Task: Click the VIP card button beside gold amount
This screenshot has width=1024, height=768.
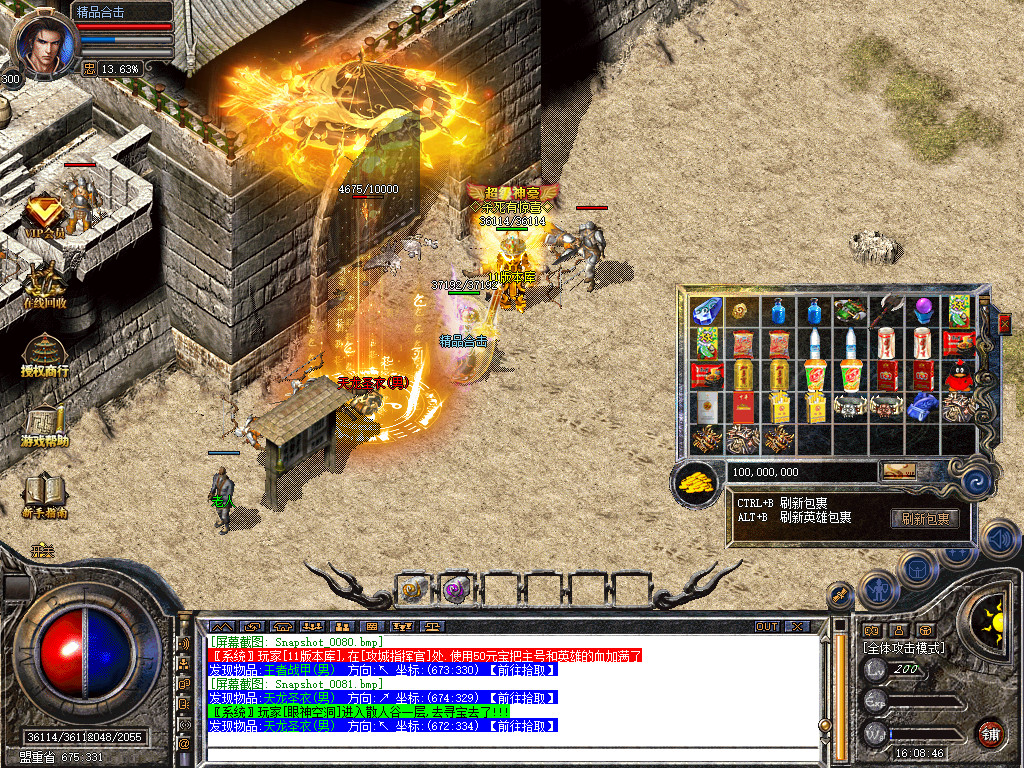Action: [898, 471]
